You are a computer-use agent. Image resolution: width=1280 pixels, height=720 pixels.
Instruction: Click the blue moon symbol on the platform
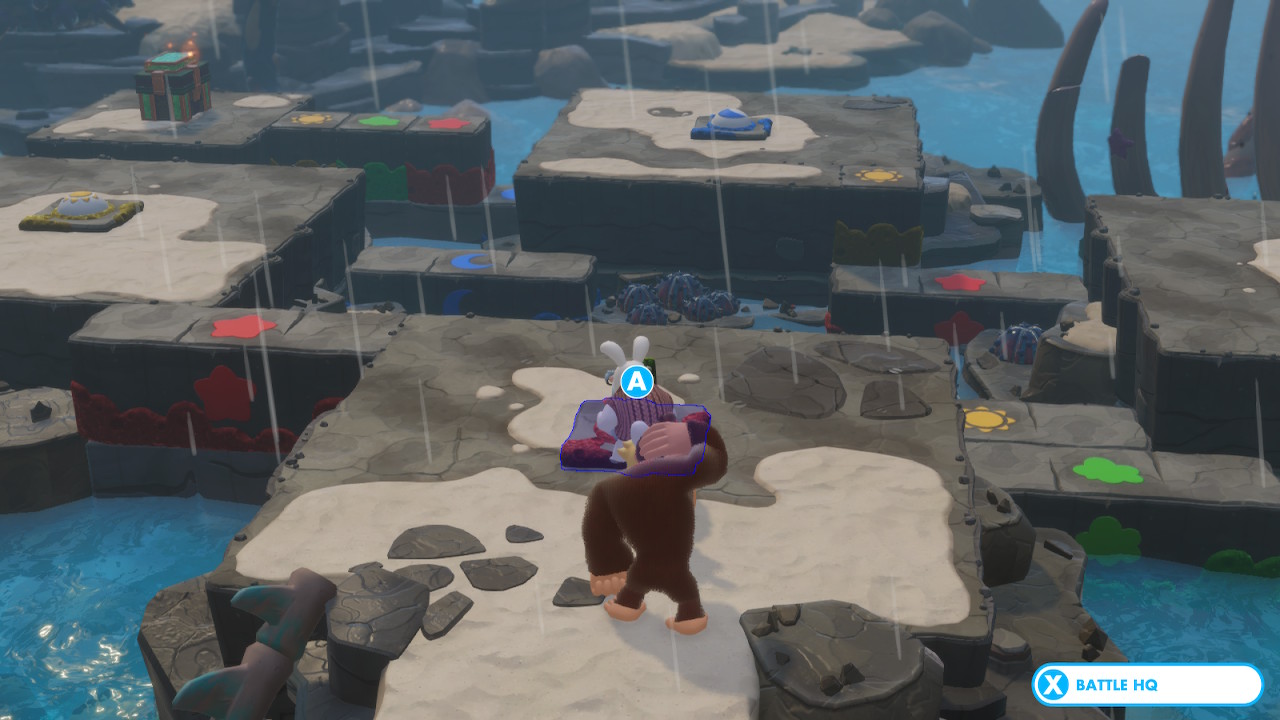click(x=468, y=262)
